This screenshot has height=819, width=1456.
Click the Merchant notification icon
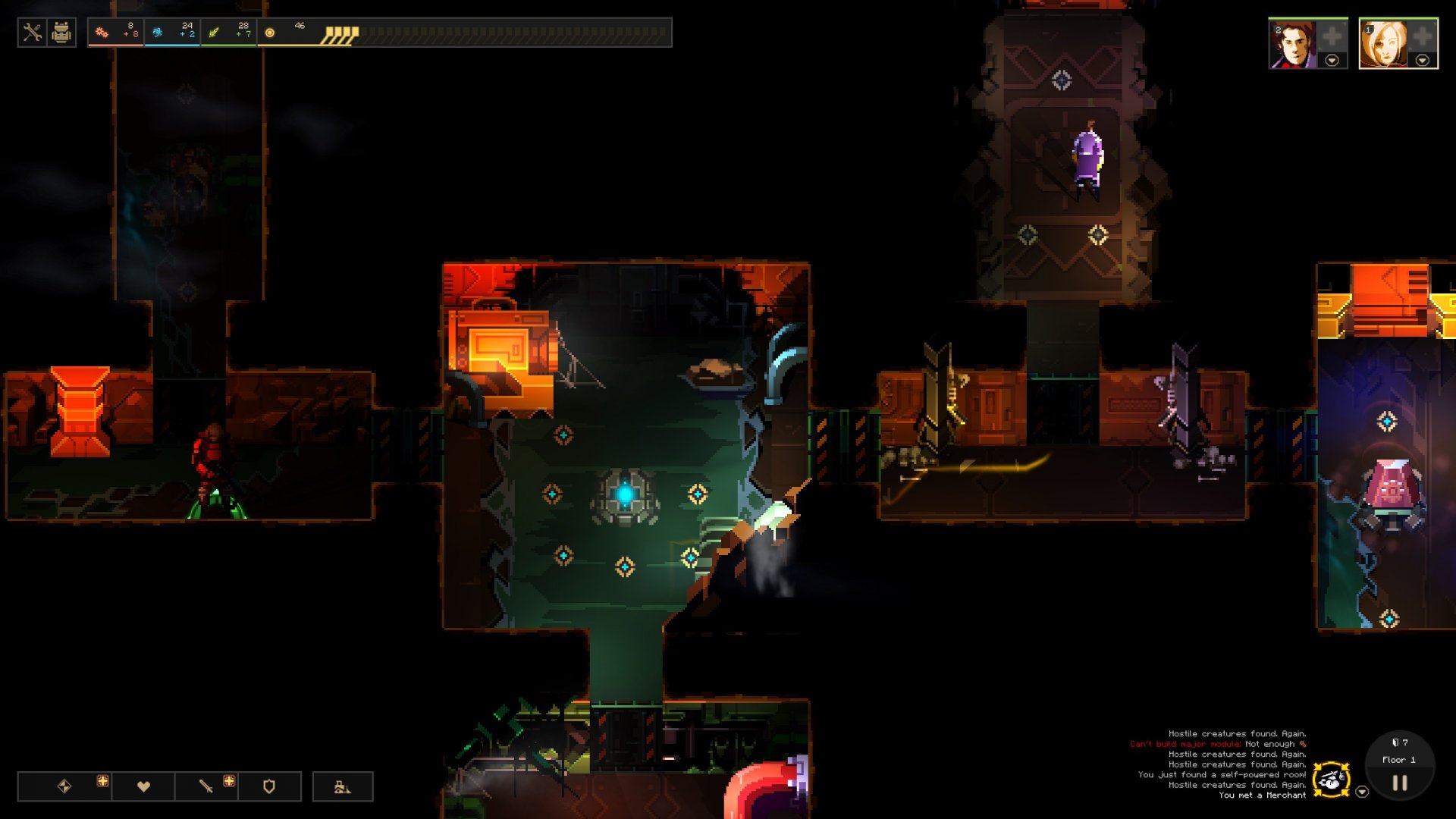(1332, 780)
